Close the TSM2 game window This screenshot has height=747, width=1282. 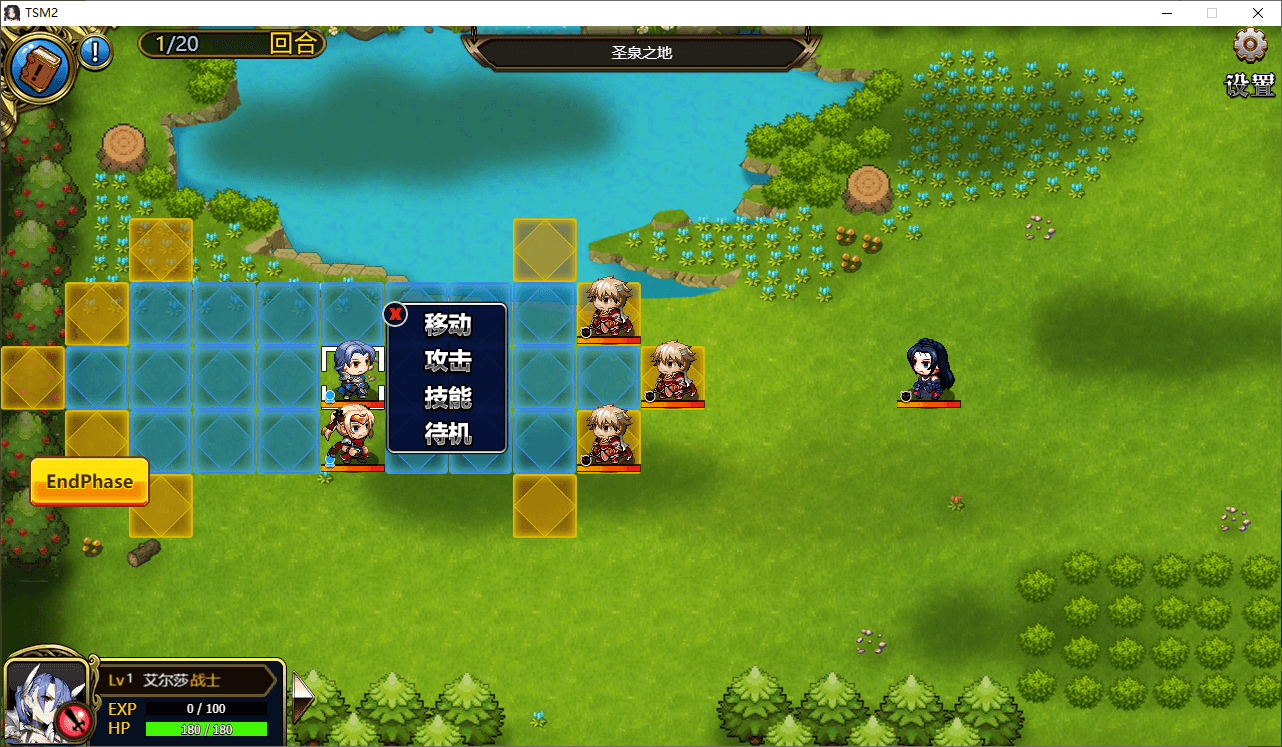click(x=1257, y=13)
